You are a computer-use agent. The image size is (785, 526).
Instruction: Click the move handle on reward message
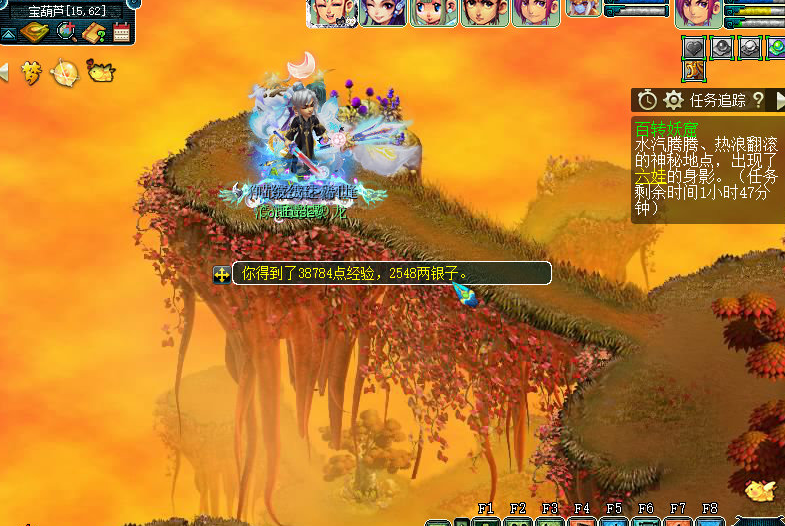(222, 273)
